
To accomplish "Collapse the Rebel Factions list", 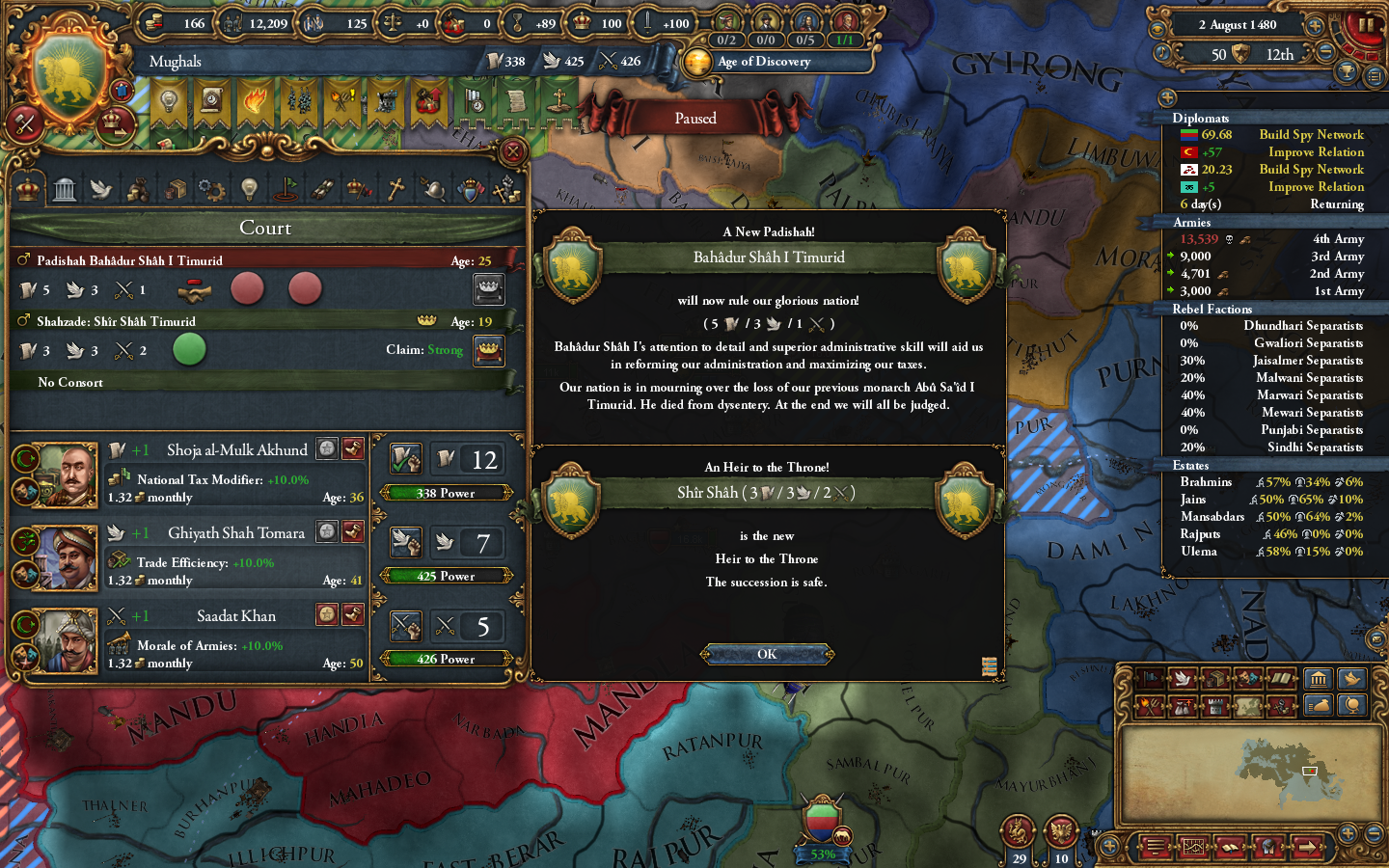I will point(1212,309).
